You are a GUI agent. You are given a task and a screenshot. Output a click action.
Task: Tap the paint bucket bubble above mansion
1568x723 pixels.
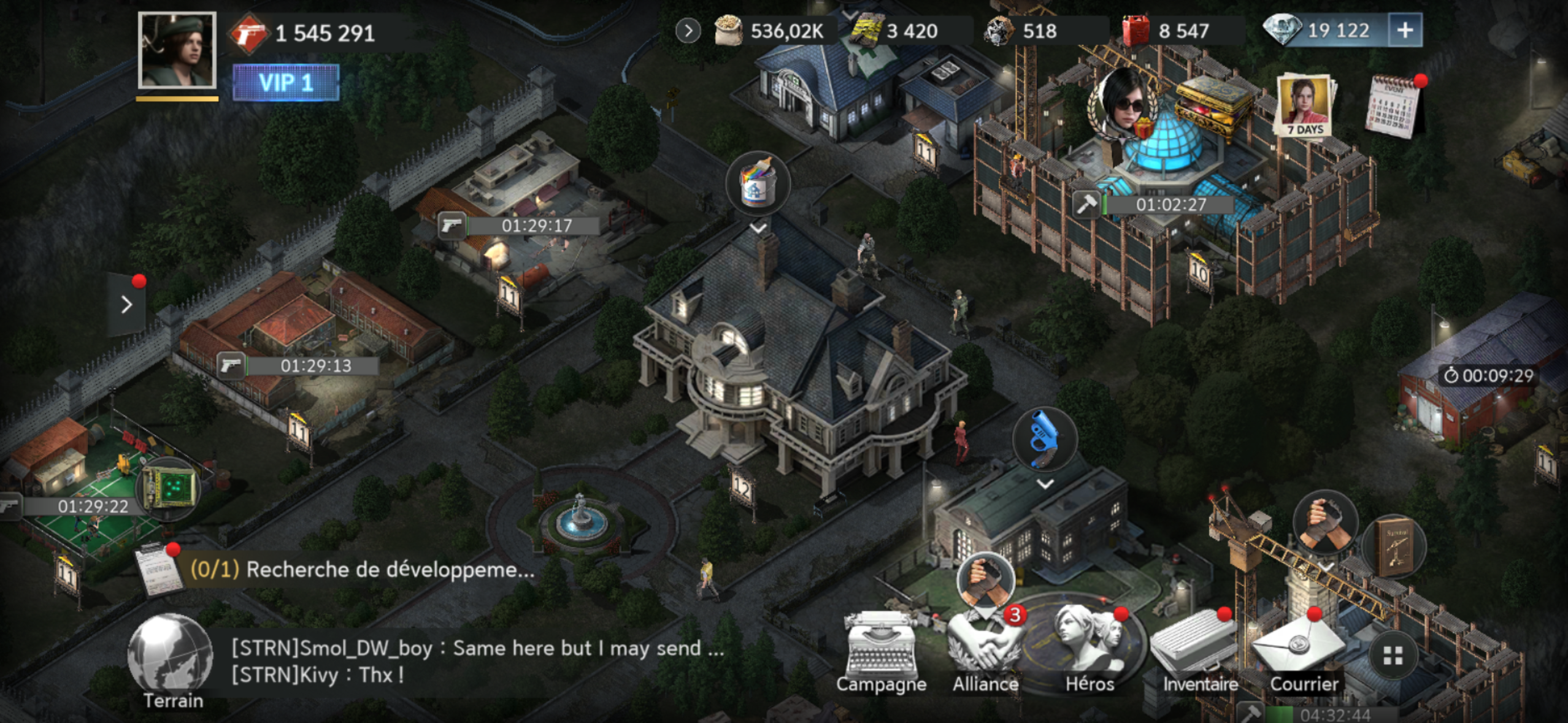(x=758, y=185)
